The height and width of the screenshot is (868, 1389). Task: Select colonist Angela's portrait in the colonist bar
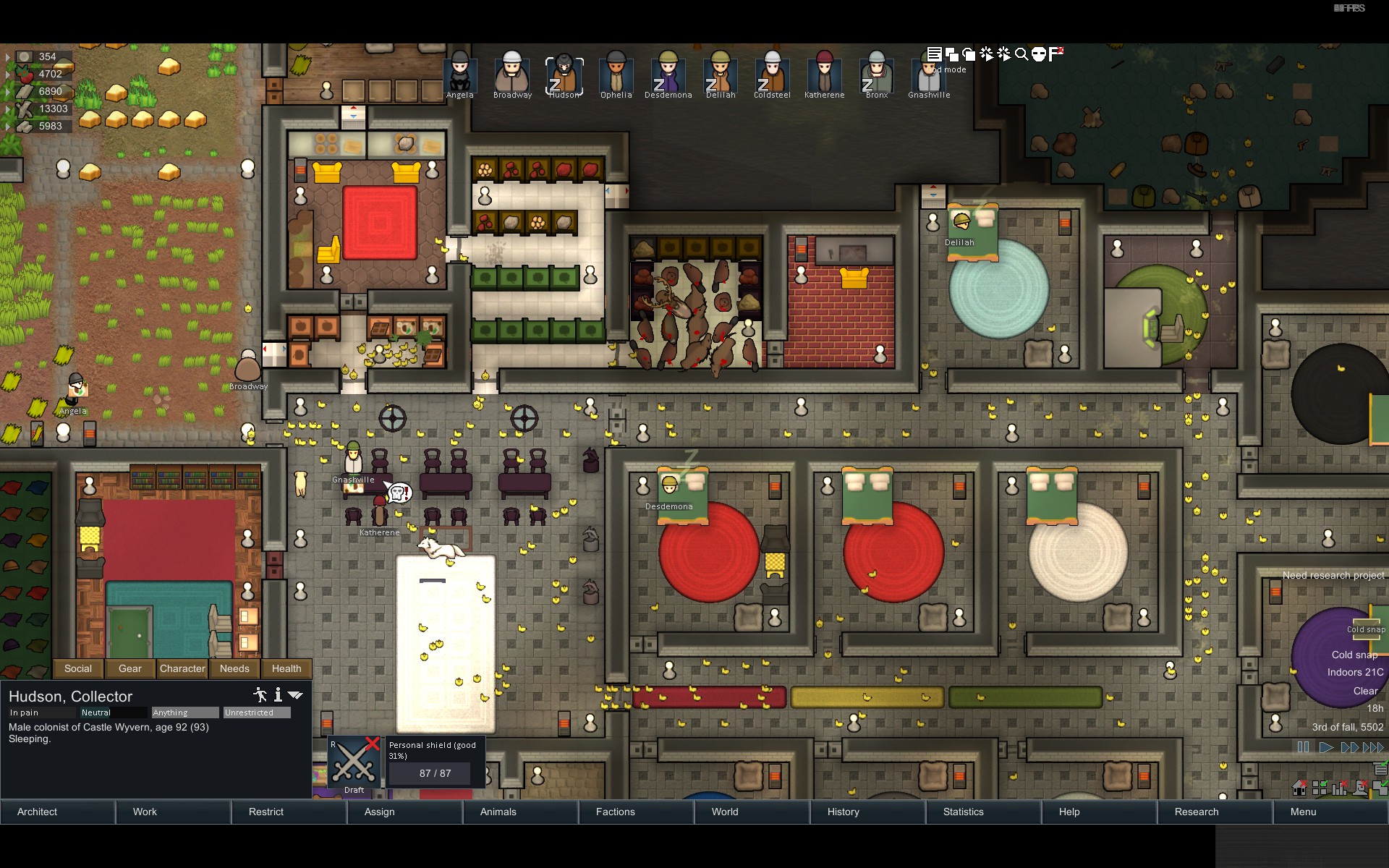pyautogui.click(x=460, y=74)
